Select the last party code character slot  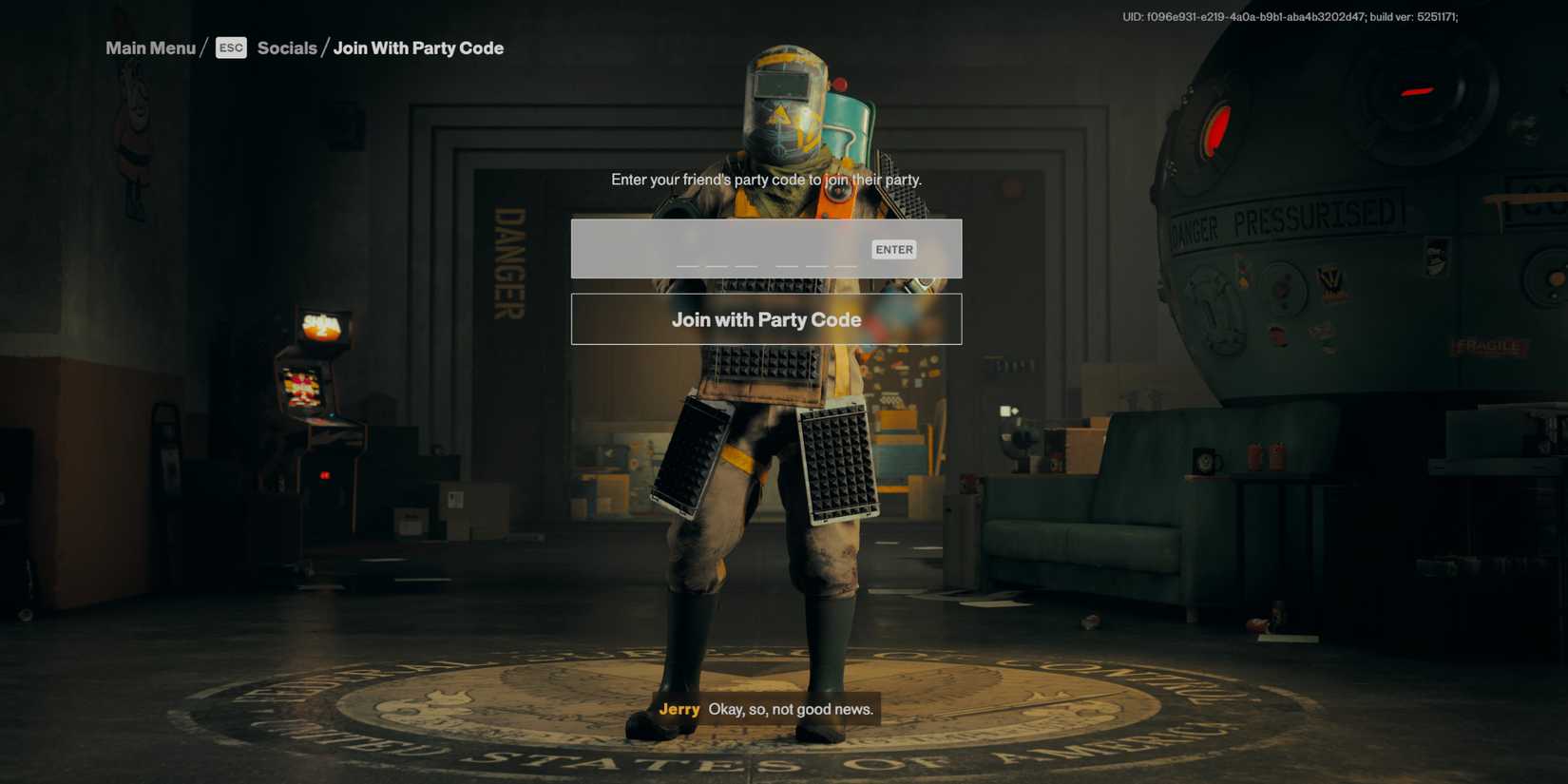point(844,264)
